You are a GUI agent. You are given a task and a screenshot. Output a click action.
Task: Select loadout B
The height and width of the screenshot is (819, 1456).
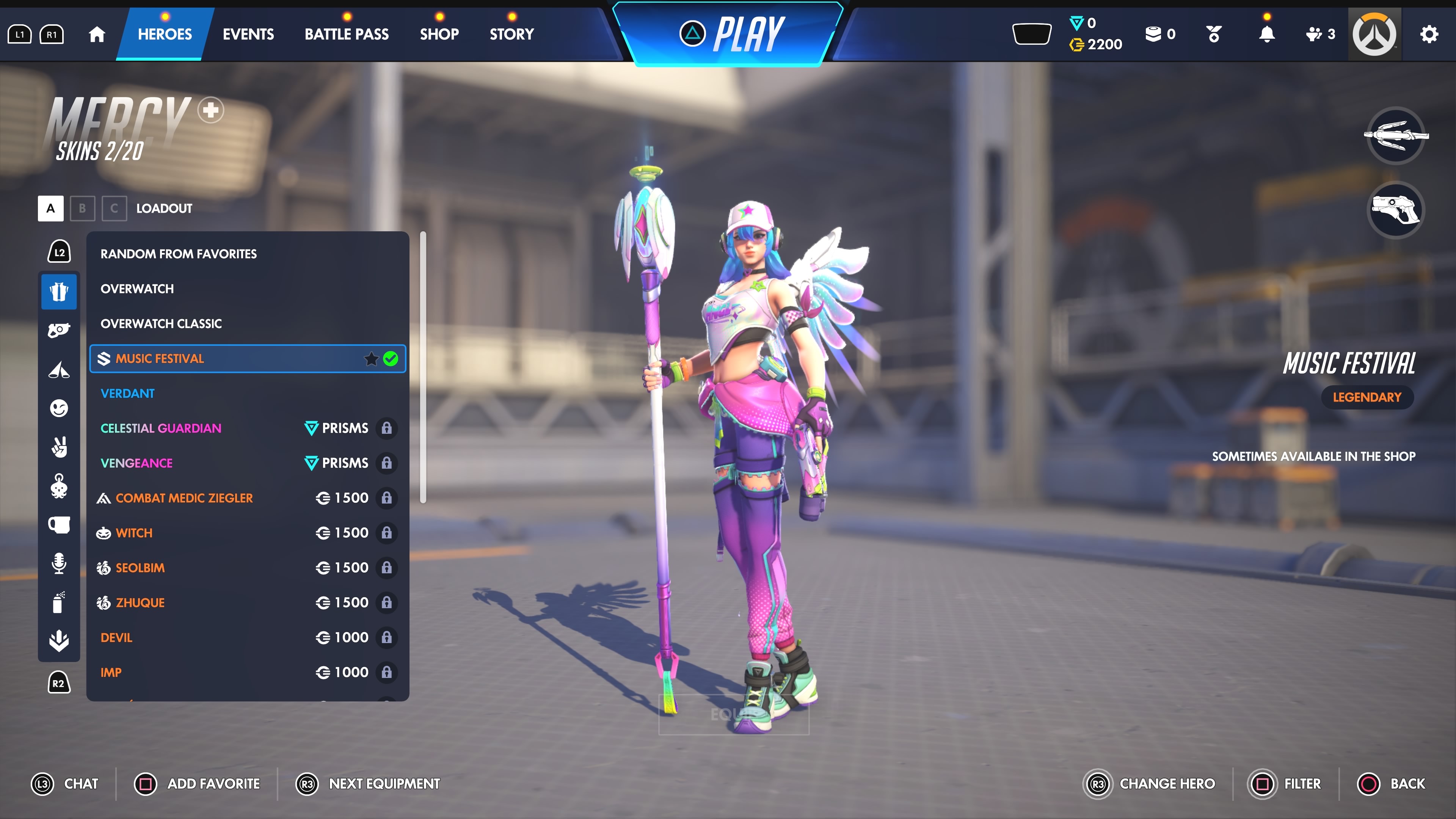click(83, 209)
